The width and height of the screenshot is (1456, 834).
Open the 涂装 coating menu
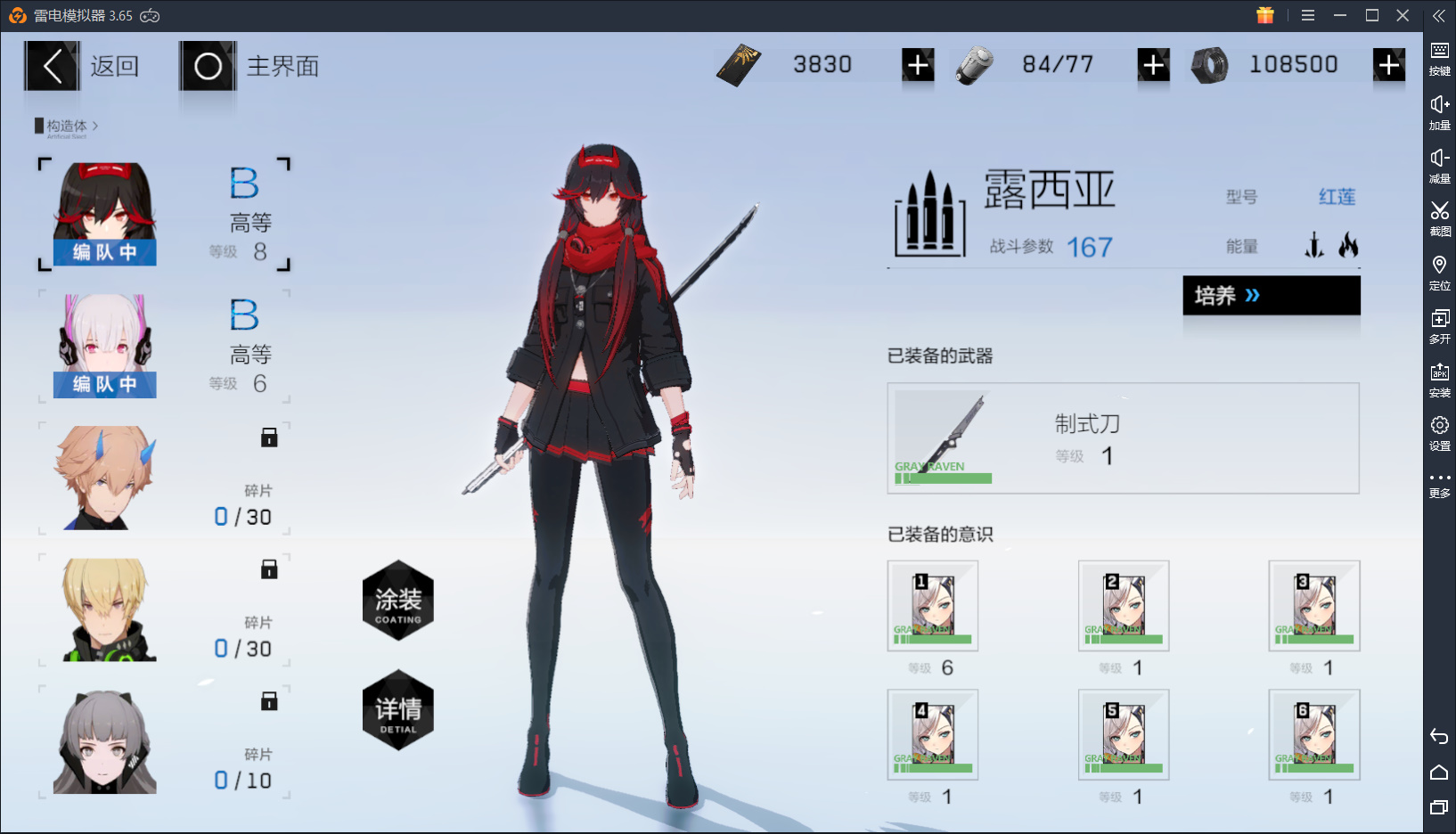tap(397, 601)
